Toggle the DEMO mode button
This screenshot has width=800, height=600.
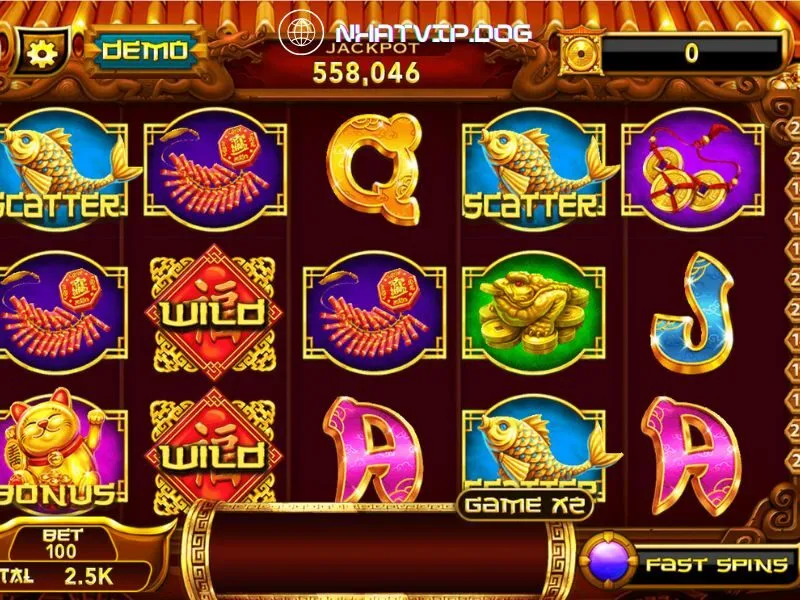click(x=144, y=50)
